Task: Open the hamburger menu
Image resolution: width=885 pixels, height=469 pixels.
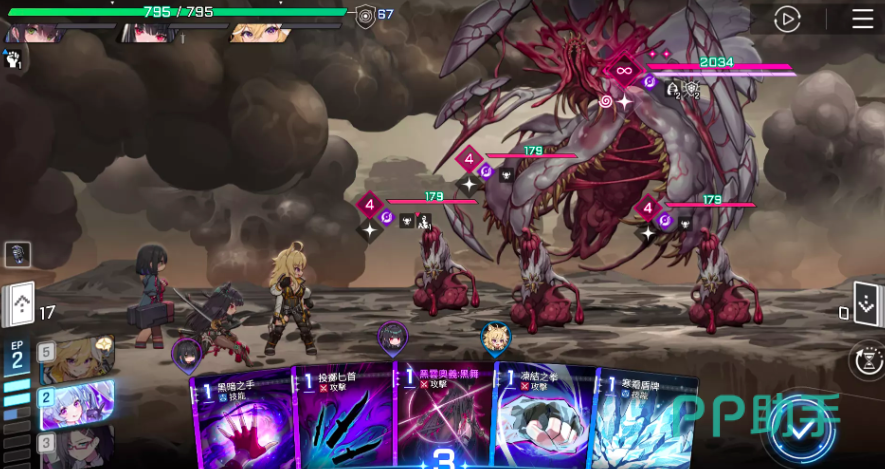Action: click(x=862, y=19)
